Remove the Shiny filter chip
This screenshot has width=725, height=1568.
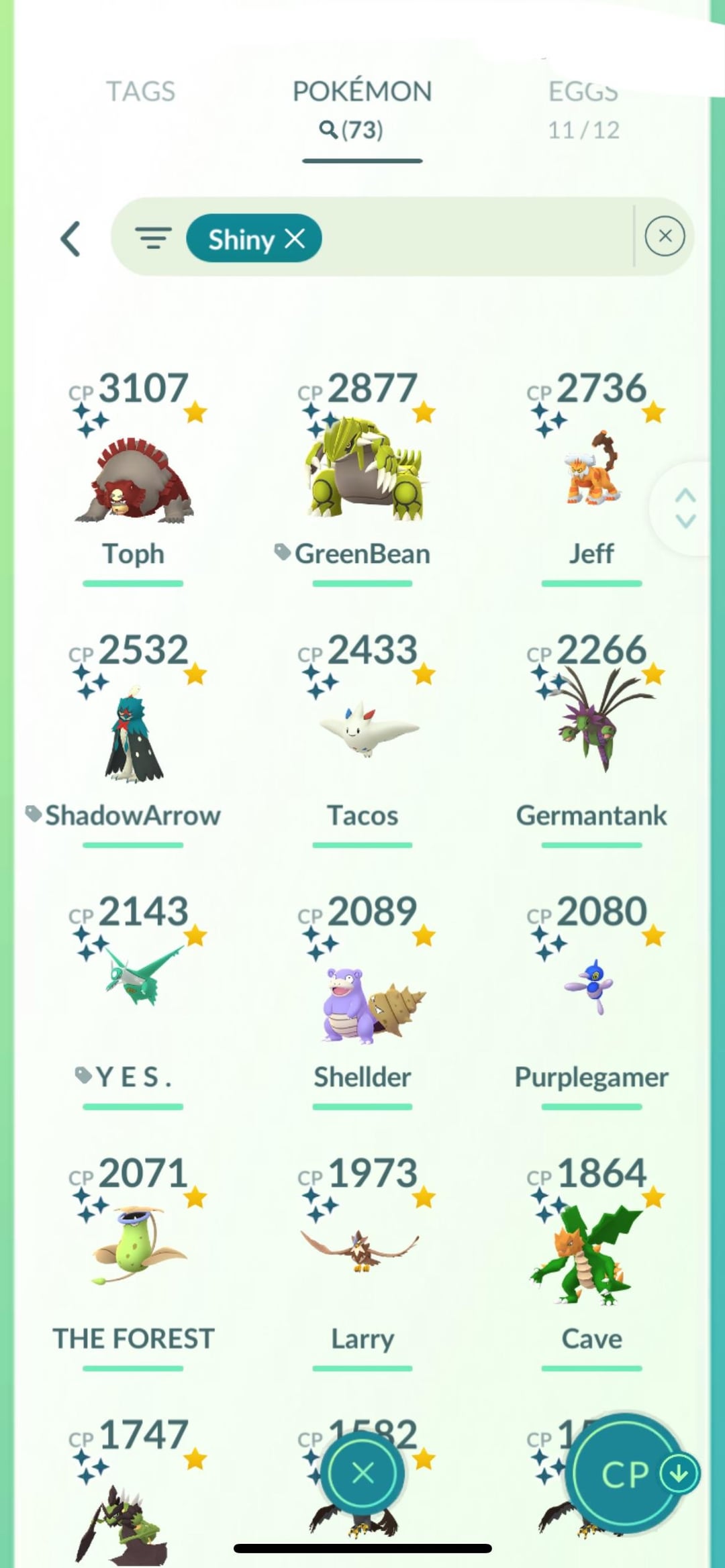pyautogui.click(x=295, y=238)
